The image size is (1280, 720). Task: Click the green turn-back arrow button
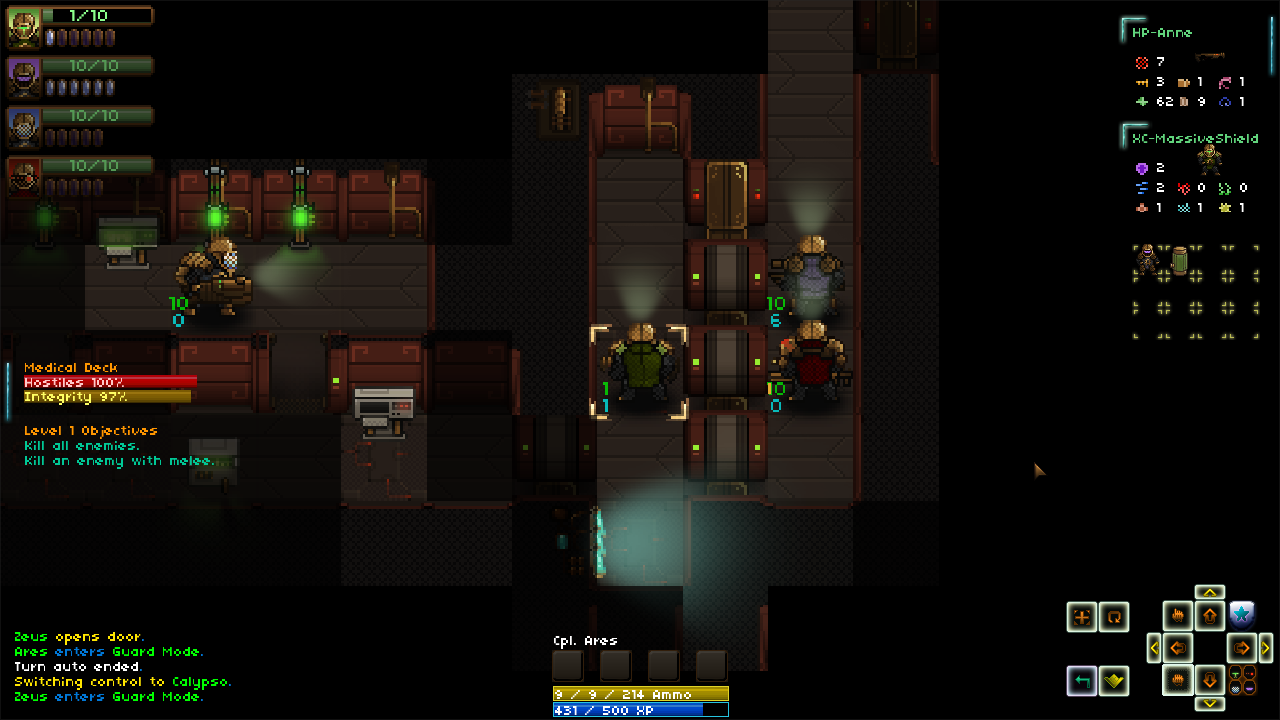pos(1081,681)
